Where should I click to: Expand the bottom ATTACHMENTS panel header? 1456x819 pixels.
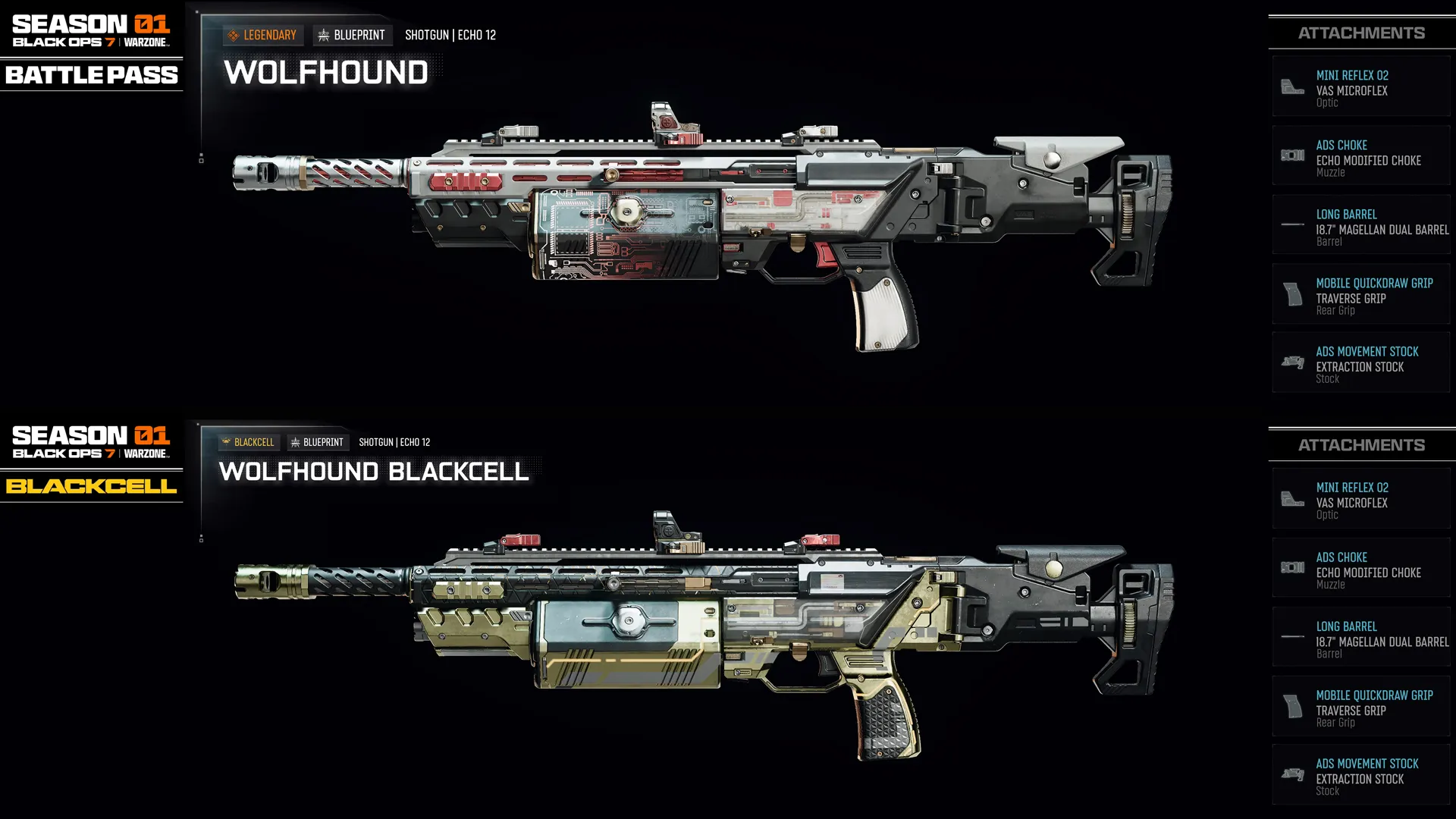[1361, 445]
